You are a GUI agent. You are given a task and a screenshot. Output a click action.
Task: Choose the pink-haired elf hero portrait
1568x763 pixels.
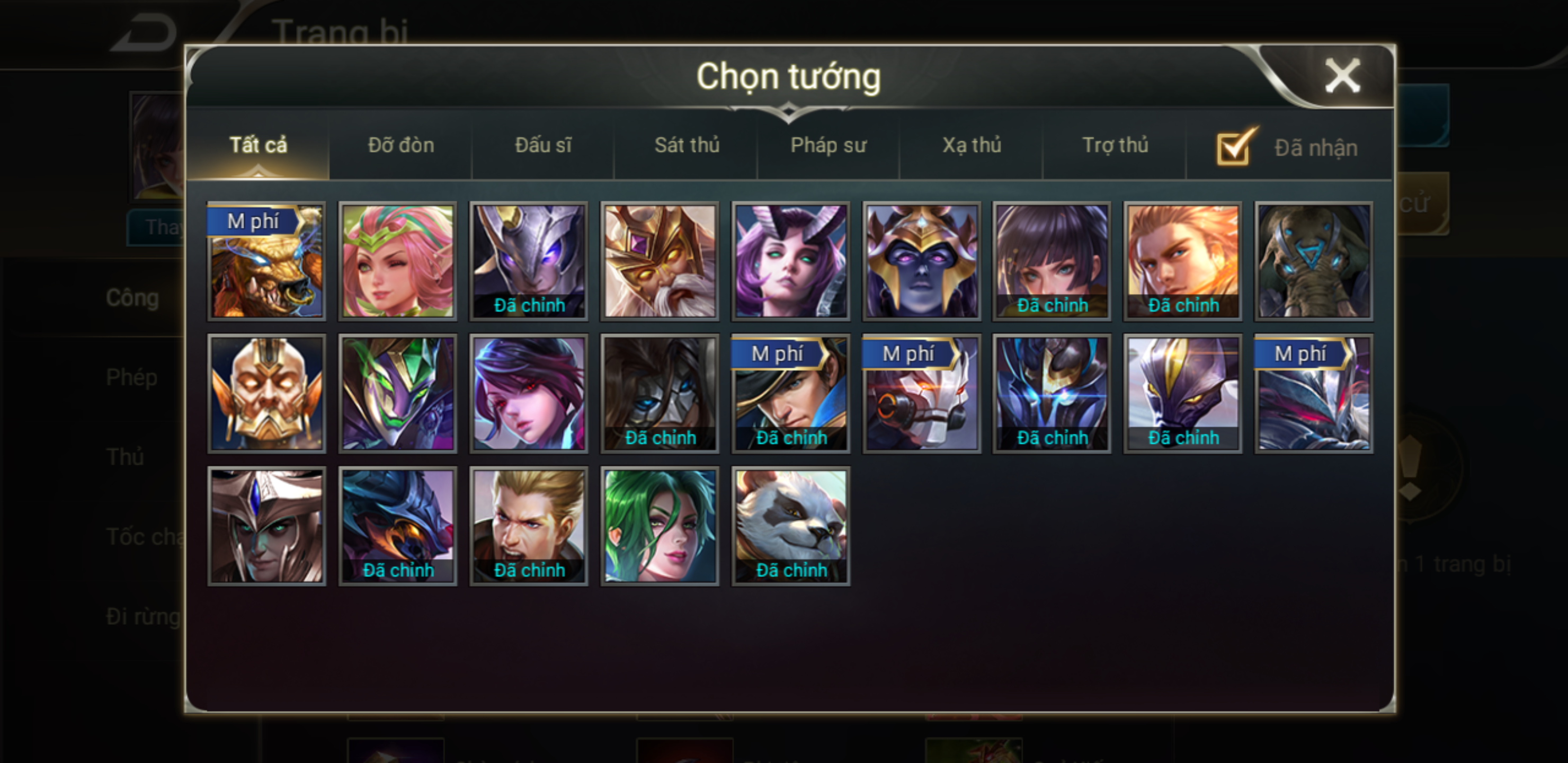tap(397, 261)
